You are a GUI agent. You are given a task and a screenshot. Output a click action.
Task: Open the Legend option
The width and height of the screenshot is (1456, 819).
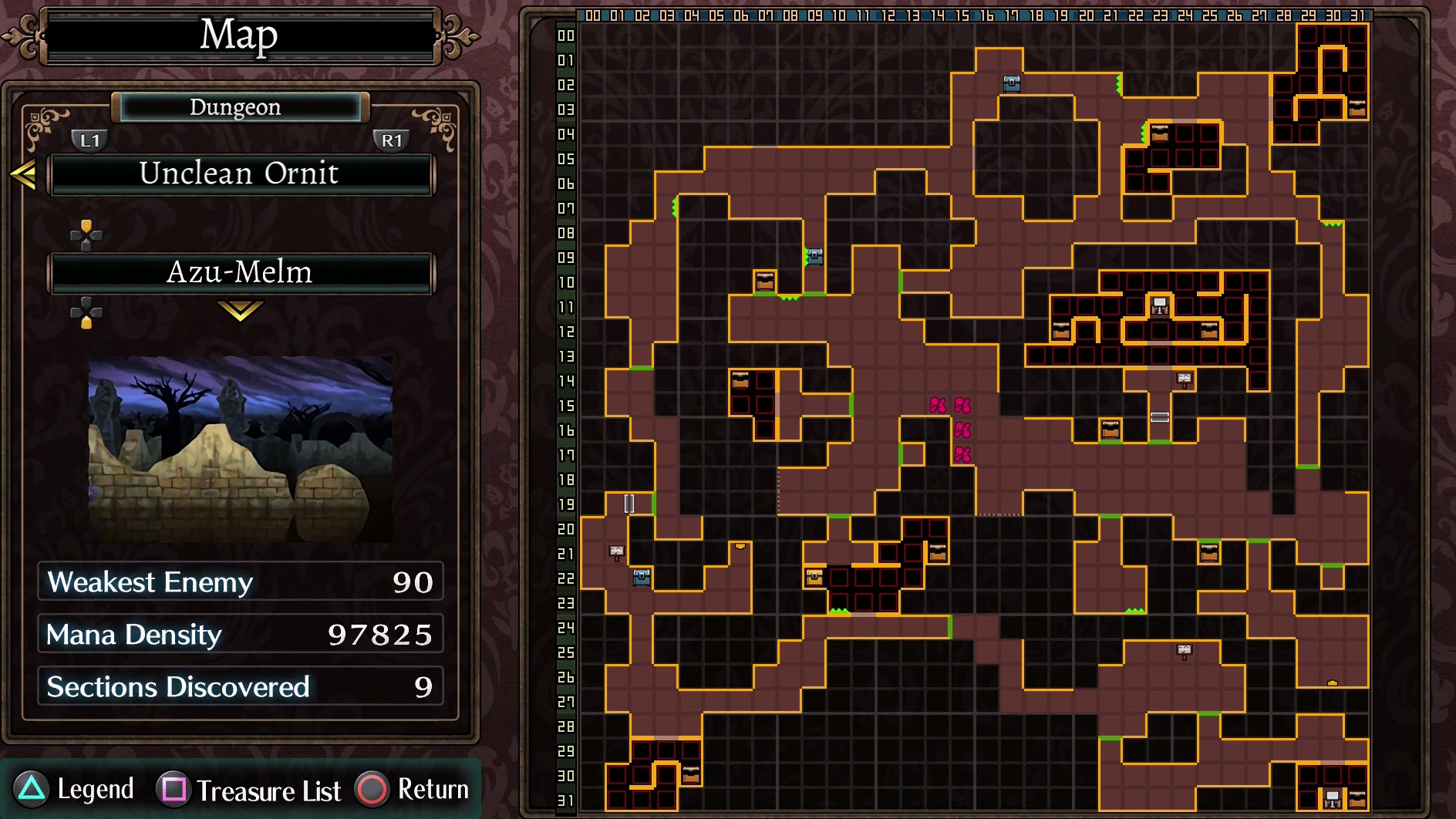74,790
